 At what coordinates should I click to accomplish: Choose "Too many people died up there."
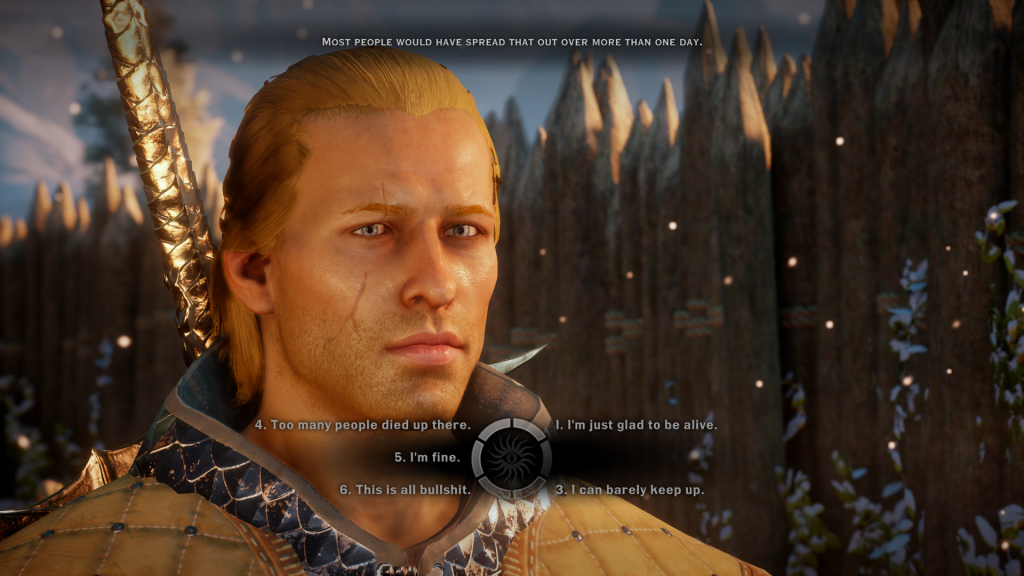point(362,425)
